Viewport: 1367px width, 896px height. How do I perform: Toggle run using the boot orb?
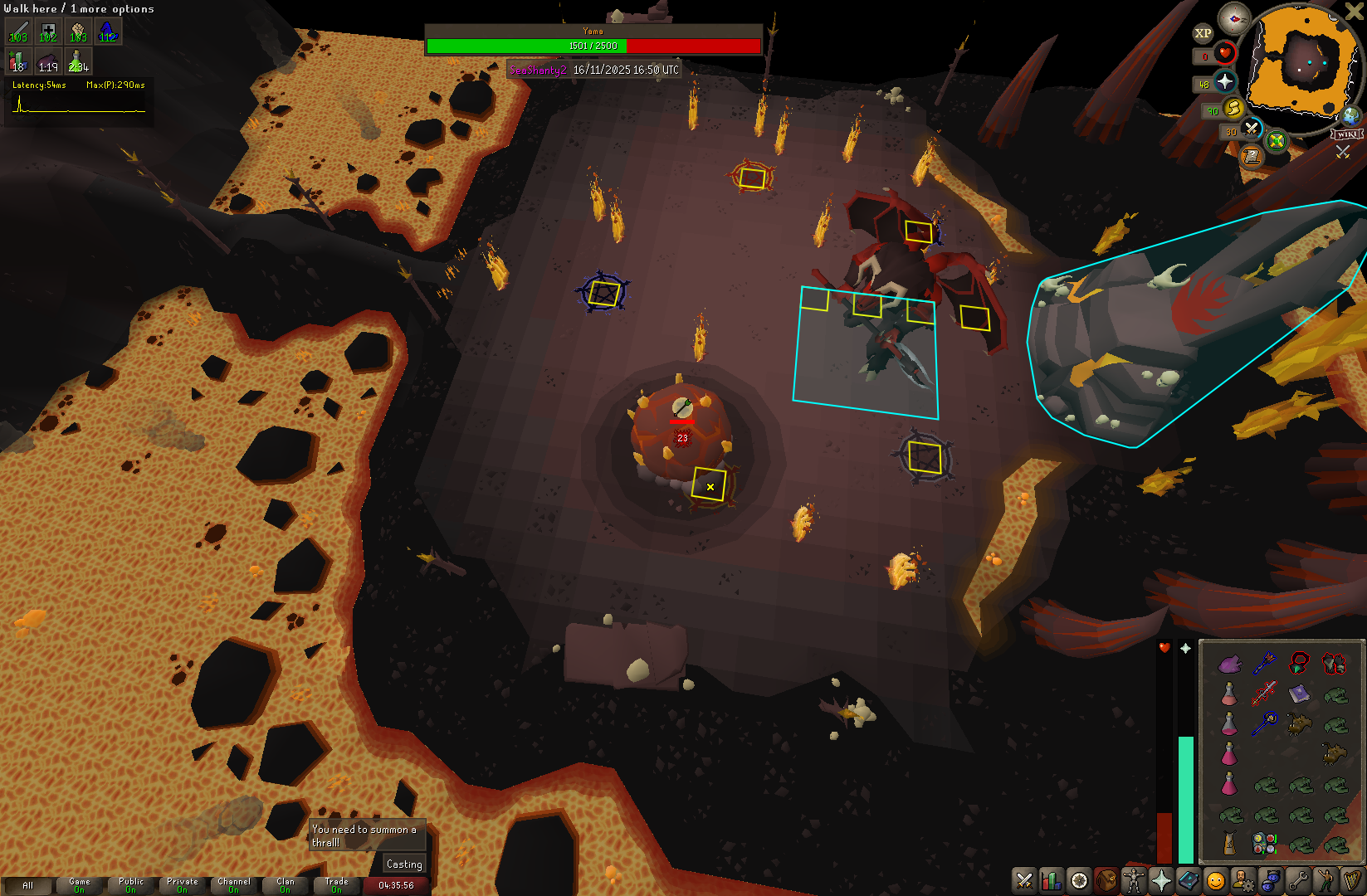tap(1233, 108)
